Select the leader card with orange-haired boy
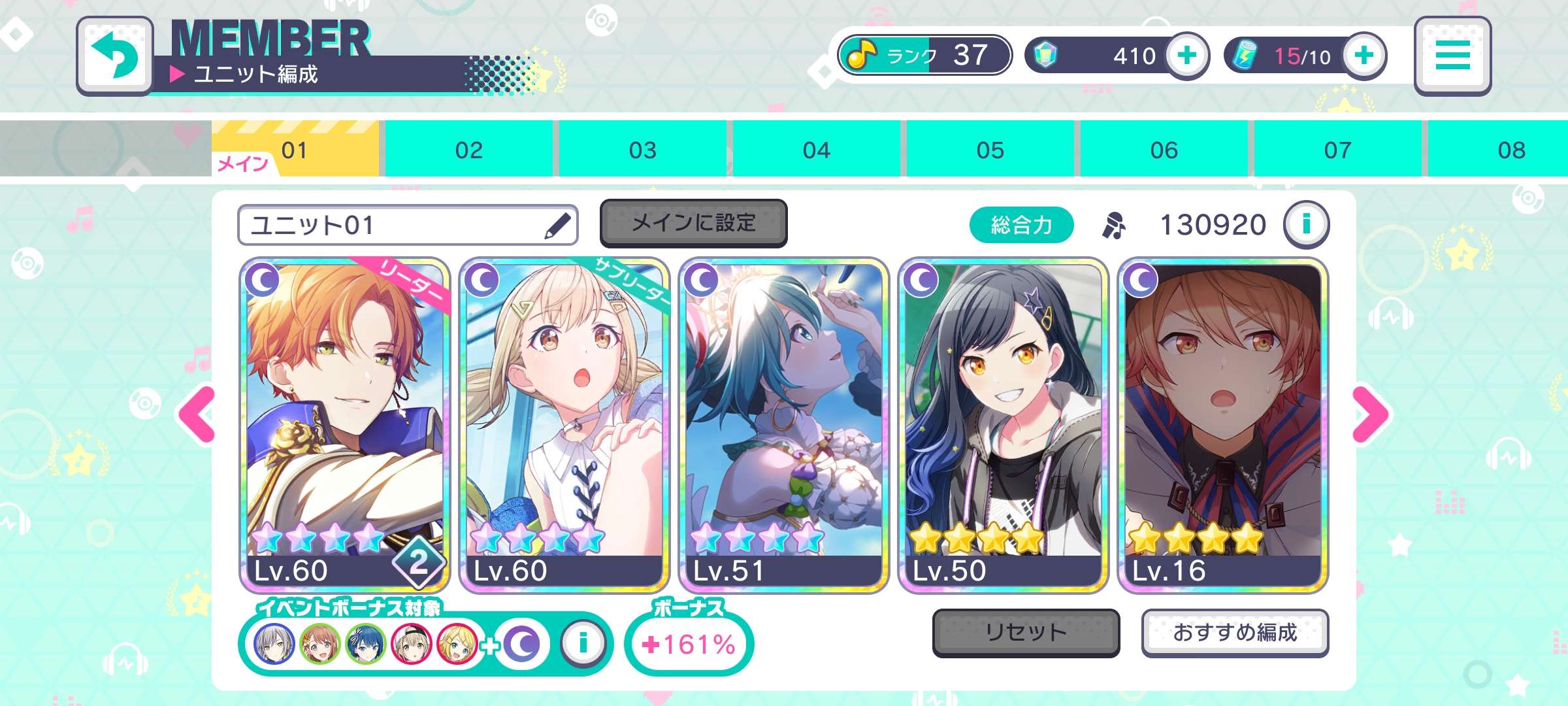The image size is (1568, 706). click(x=345, y=425)
